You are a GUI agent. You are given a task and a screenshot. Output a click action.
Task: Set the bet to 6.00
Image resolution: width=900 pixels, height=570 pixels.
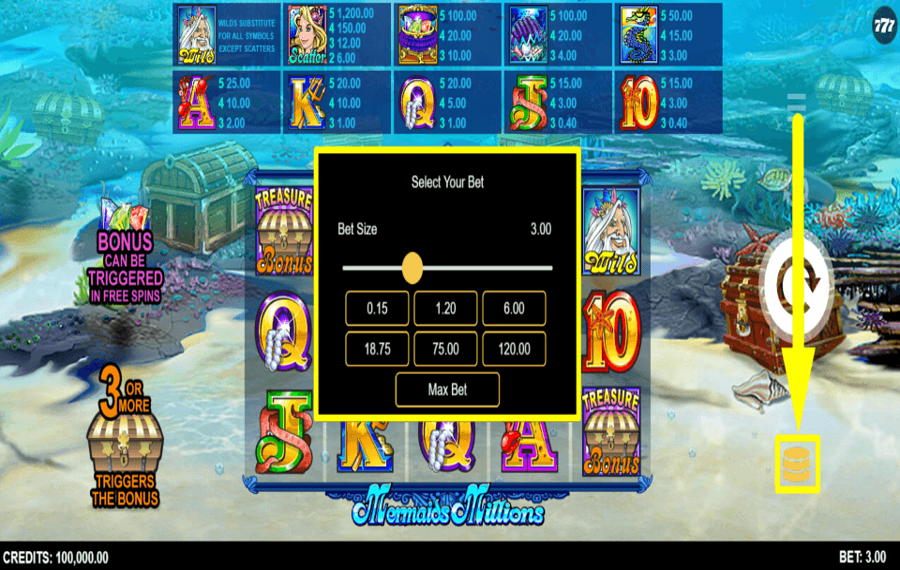tap(514, 309)
